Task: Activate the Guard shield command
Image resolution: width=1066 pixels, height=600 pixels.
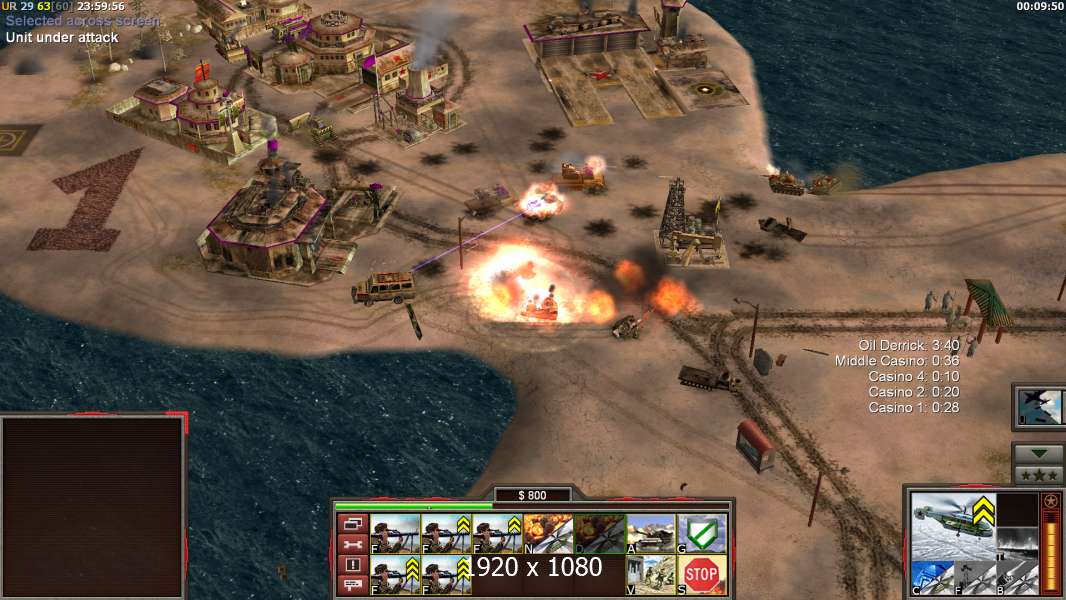Action: coord(702,534)
